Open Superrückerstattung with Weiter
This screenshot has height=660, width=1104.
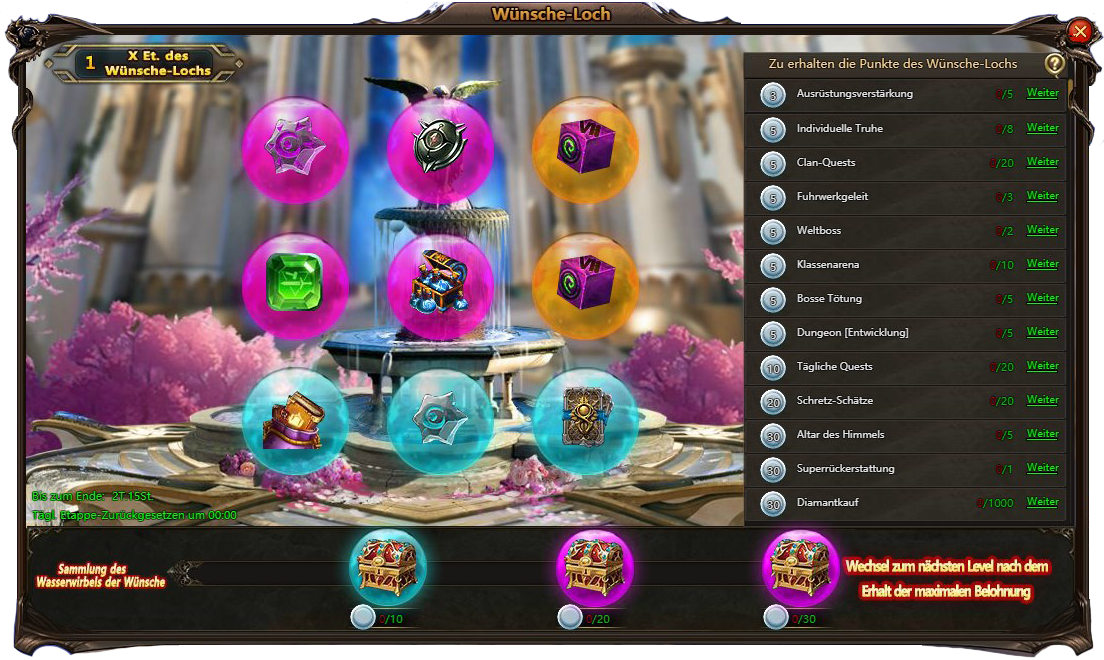[x=1042, y=468]
